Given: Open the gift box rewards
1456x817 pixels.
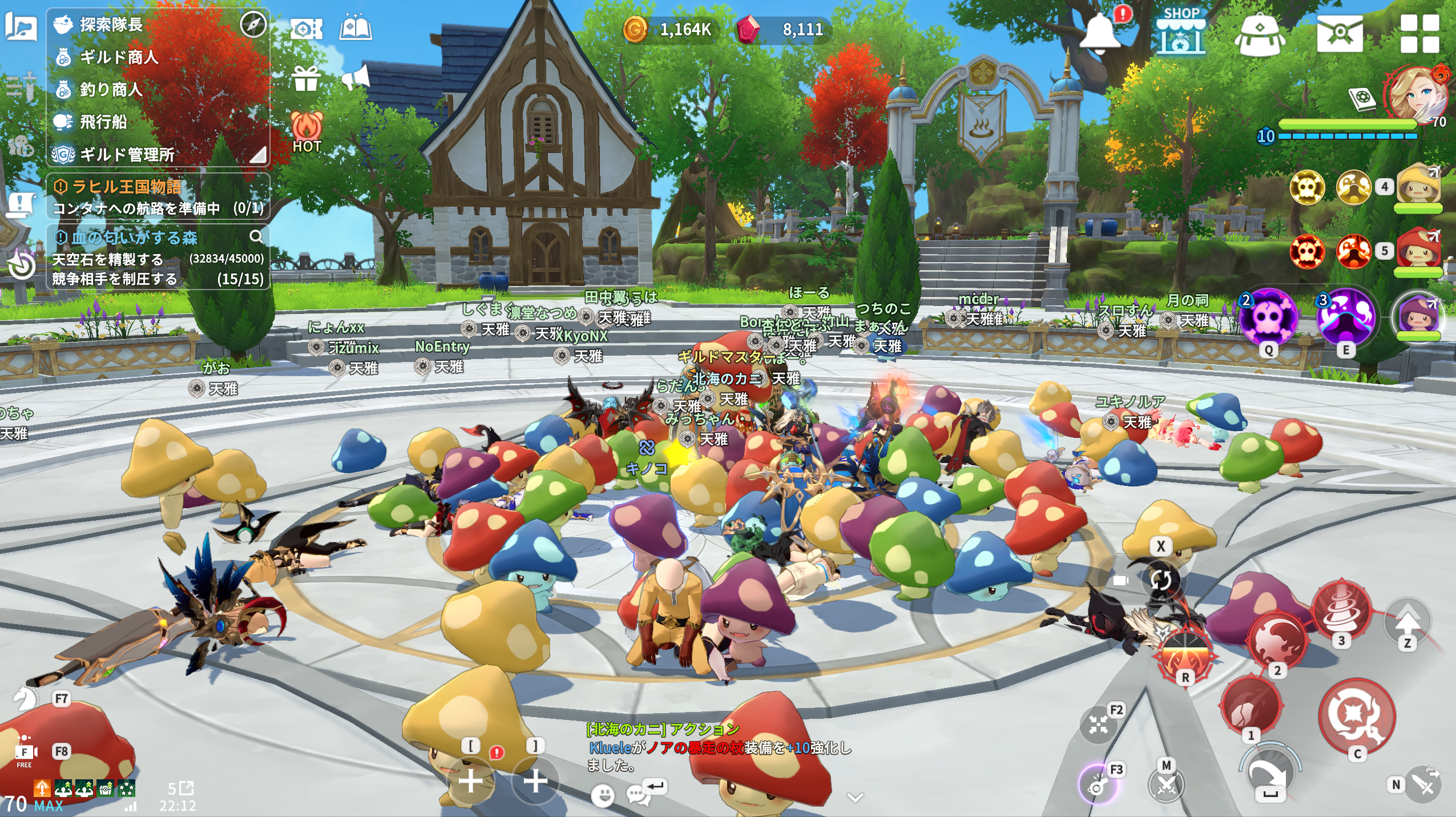Looking at the screenshot, I should 306,78.
